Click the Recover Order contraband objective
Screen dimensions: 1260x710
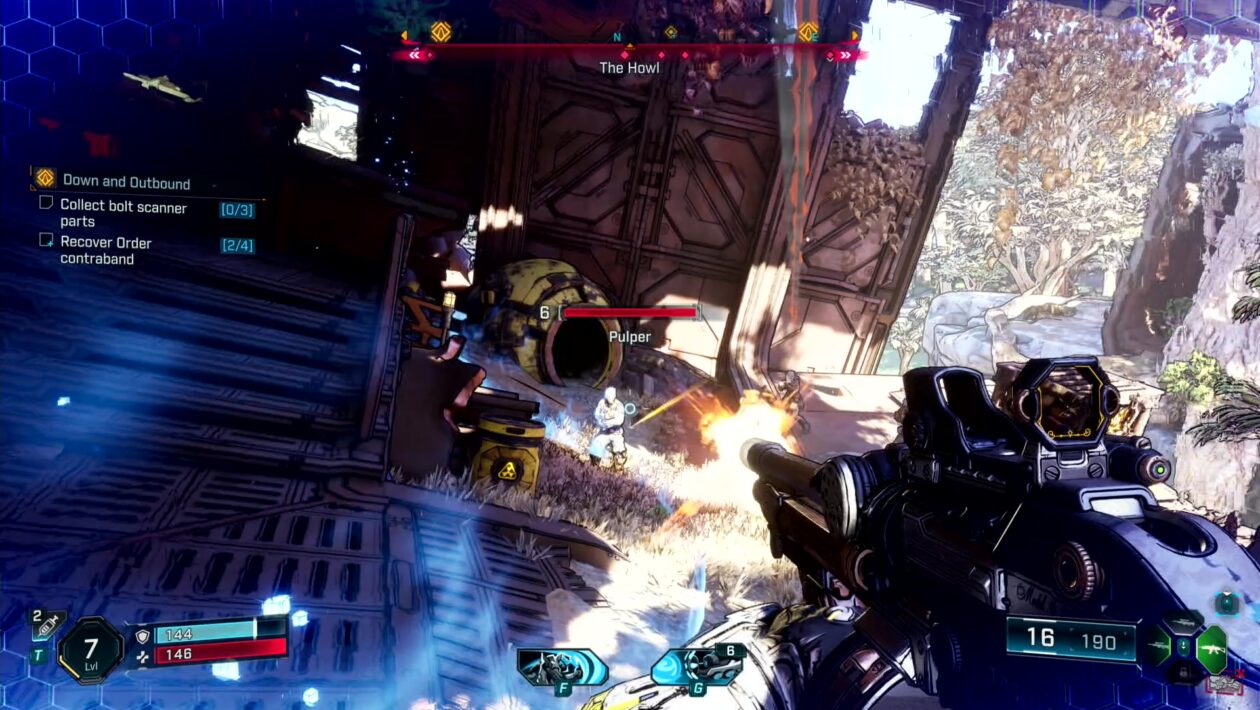coord(106,250)
